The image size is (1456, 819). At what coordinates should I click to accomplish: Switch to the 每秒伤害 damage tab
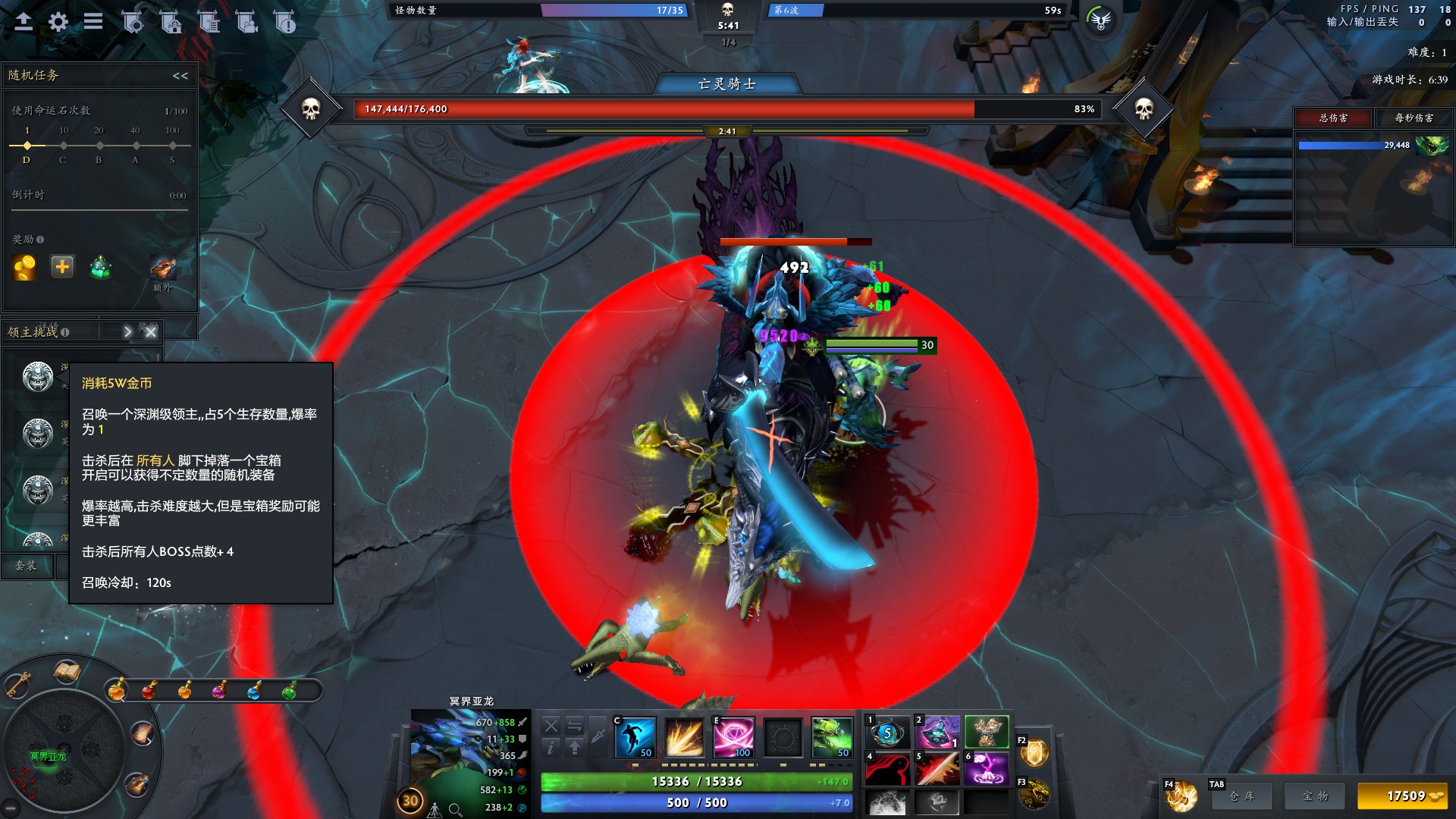click(x=1415, y=118)
